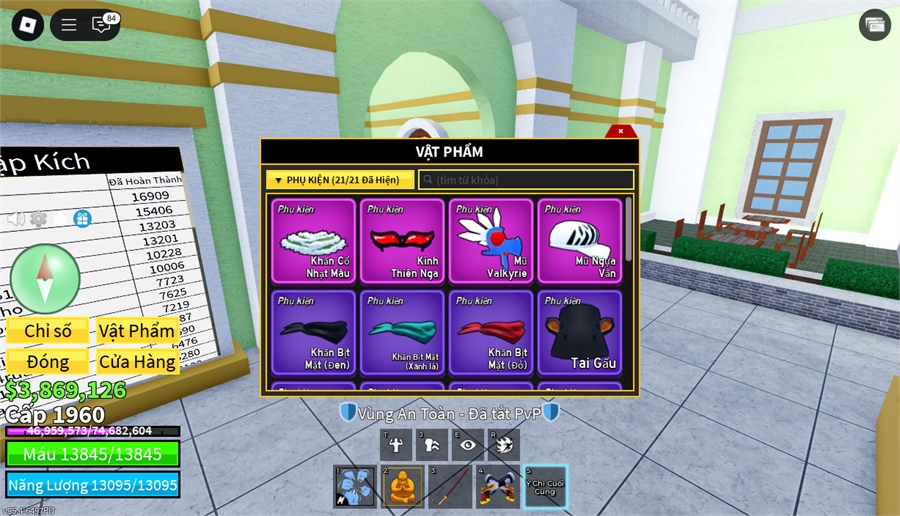Image resolution: width=900 pixels, height=516 pixels.
Task: Open the Cửa Hàng shop
Action: click(x=137, y=361)
